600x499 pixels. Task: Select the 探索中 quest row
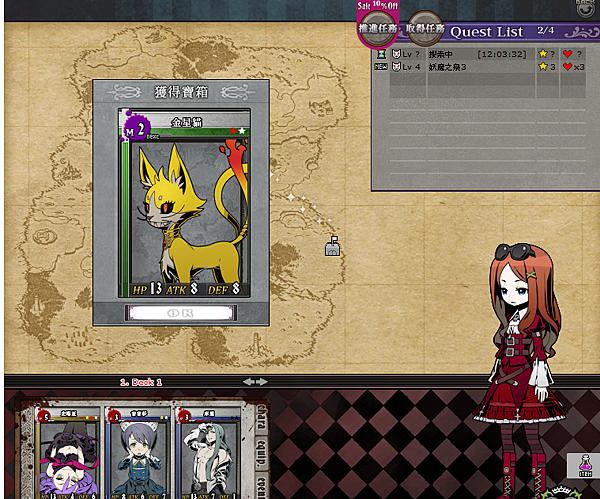(470, 53)
